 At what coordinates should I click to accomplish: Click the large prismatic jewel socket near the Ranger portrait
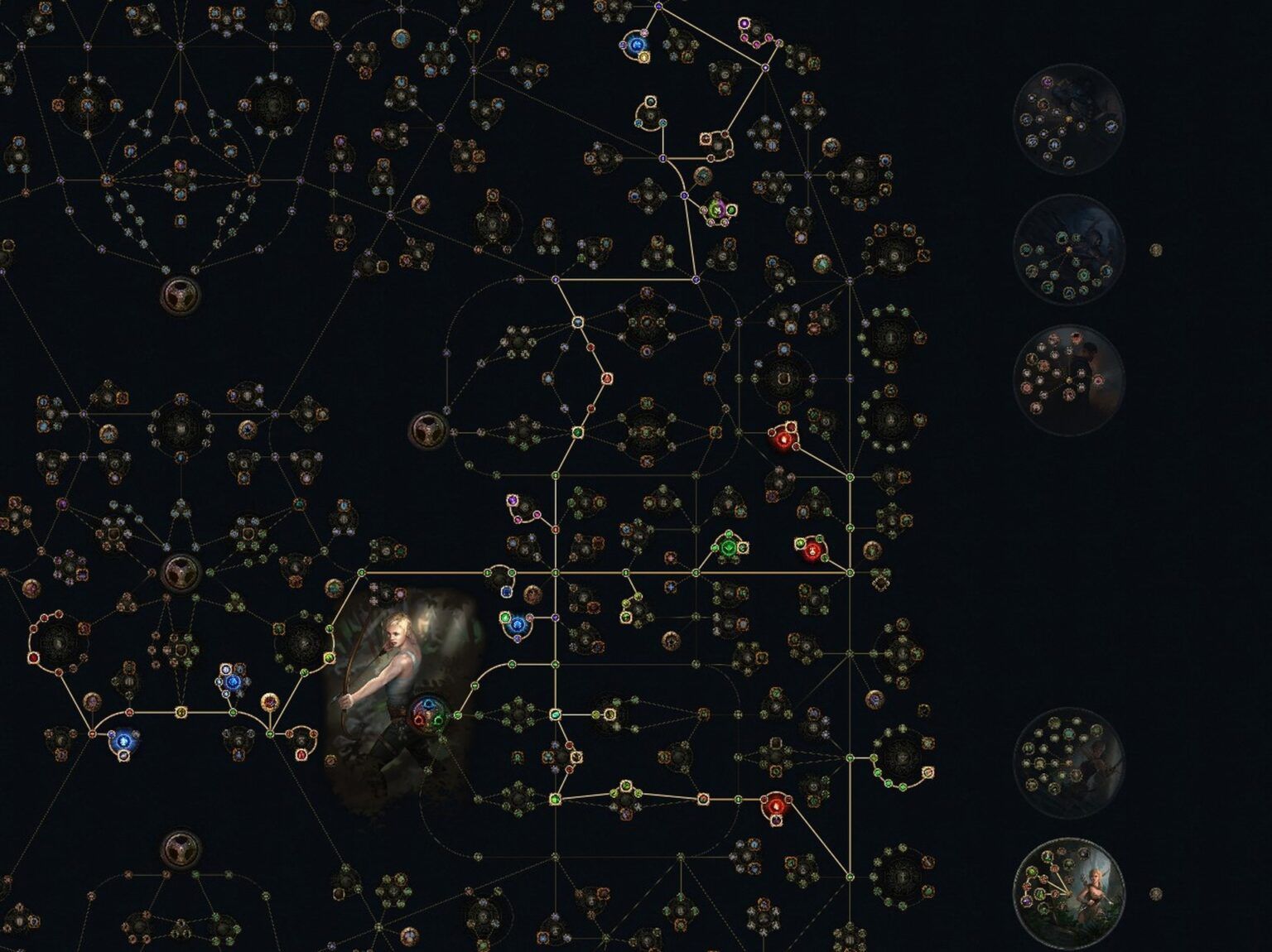click(x=430, y=714)
